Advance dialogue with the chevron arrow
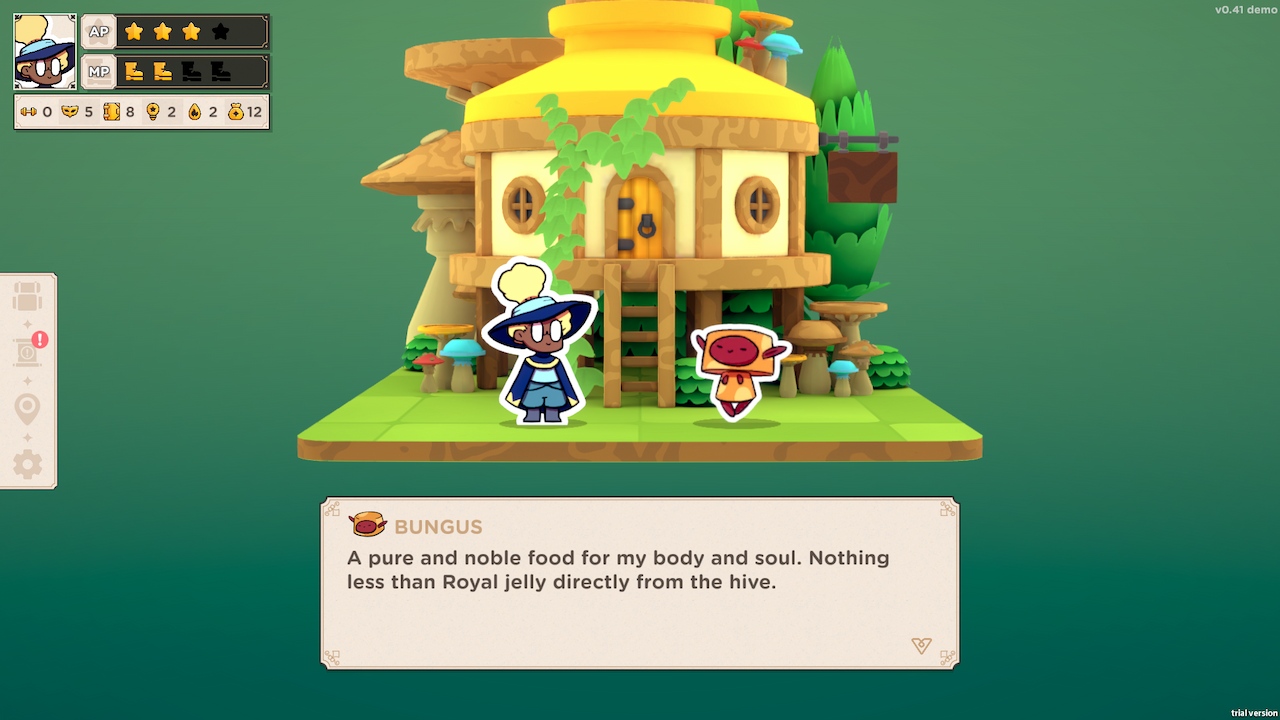Screen dimensions: 1280x720 921,646
